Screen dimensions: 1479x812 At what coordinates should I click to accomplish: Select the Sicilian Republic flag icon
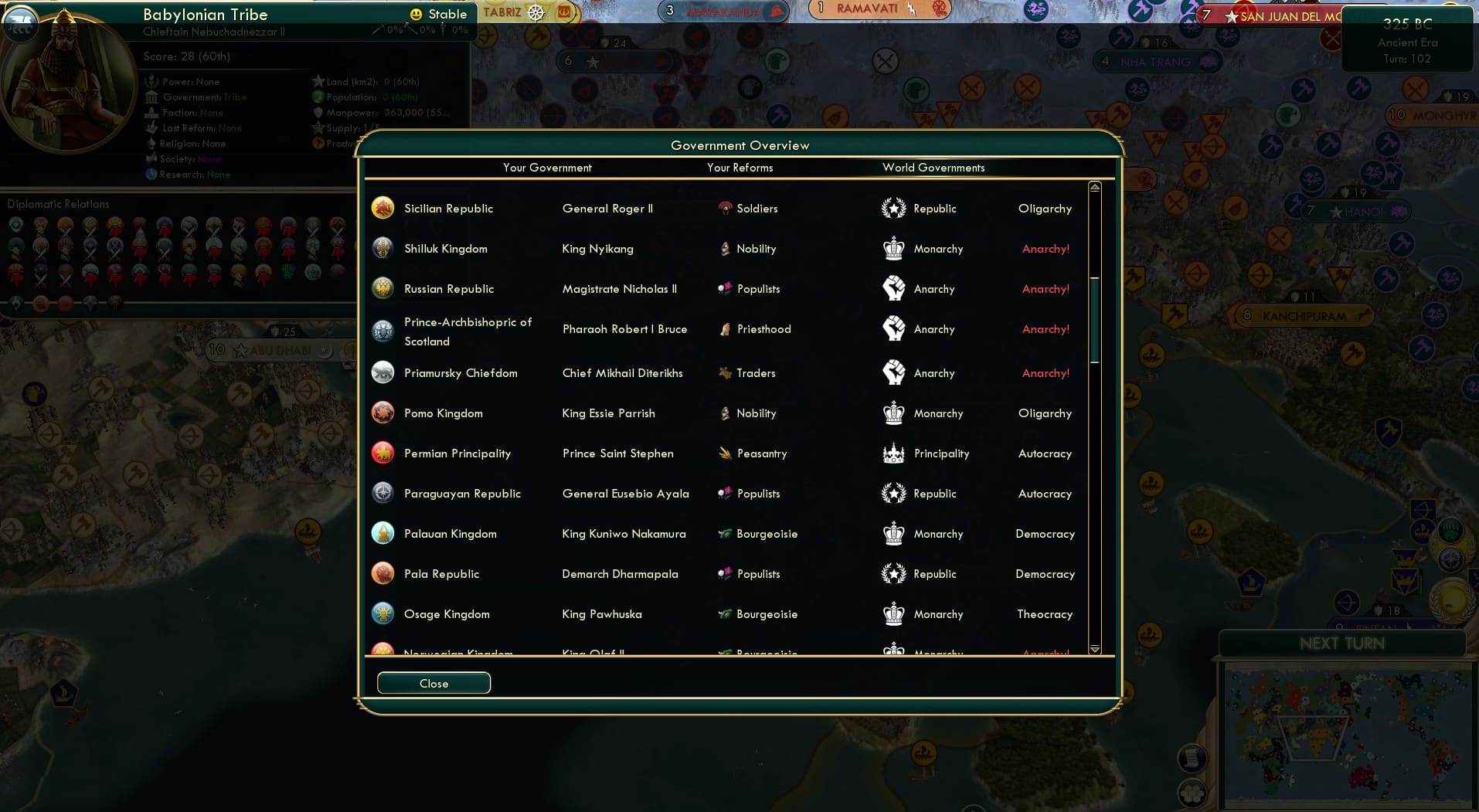[x=382, y=208]
